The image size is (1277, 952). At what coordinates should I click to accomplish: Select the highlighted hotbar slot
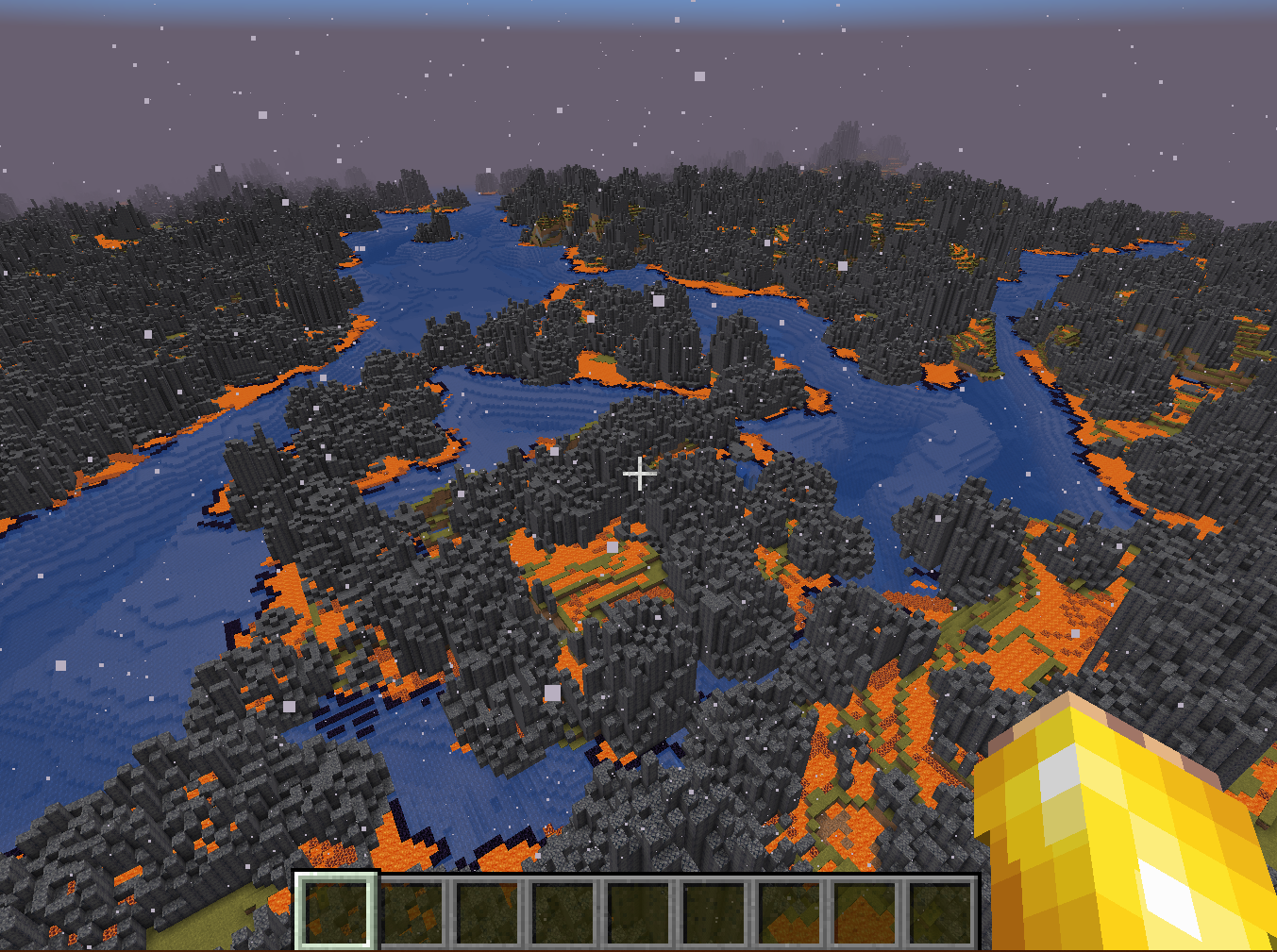point(337,910)
